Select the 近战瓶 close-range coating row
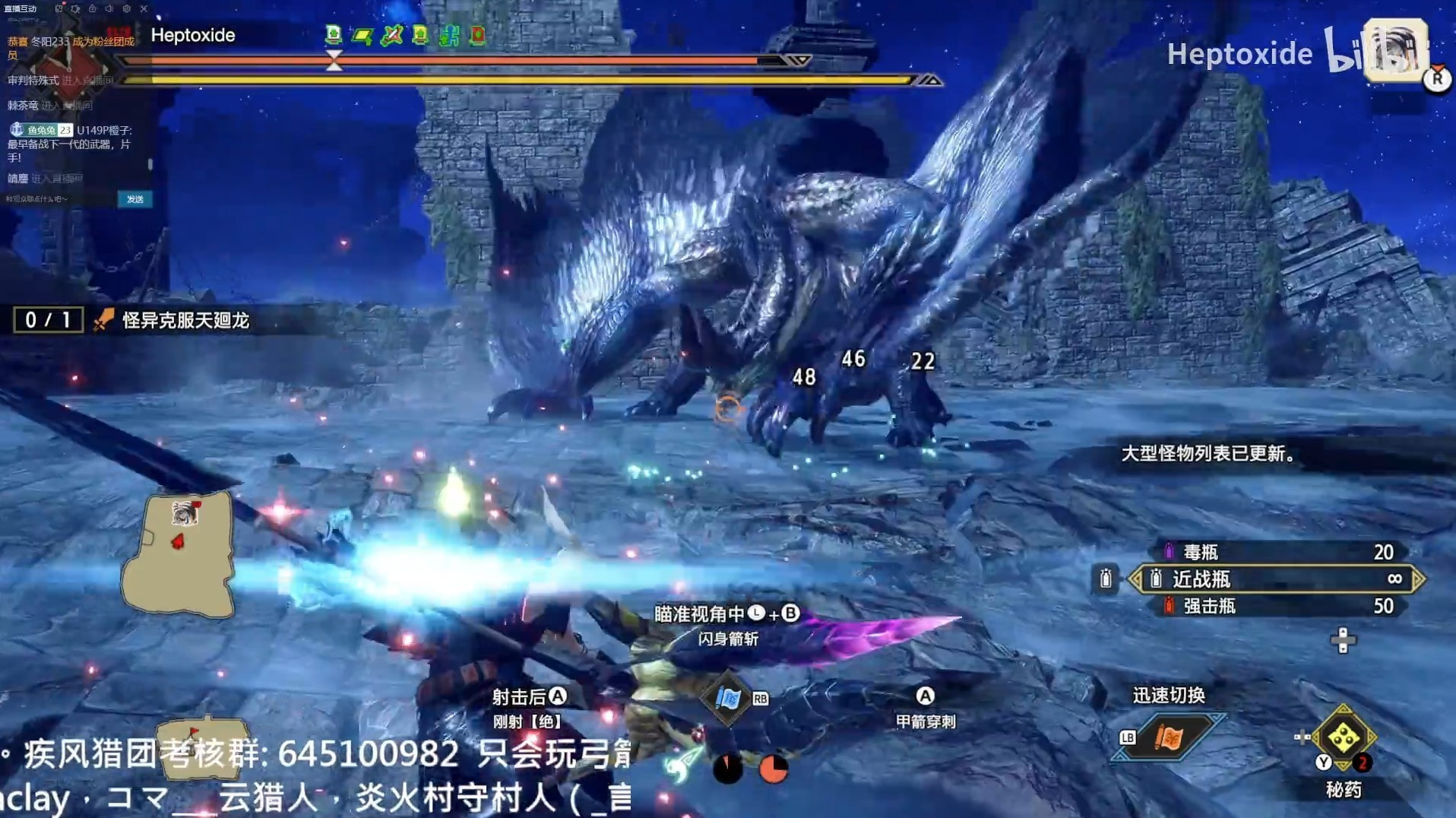The width and height of the screenshot is (1456, 818). point(1277,579)
